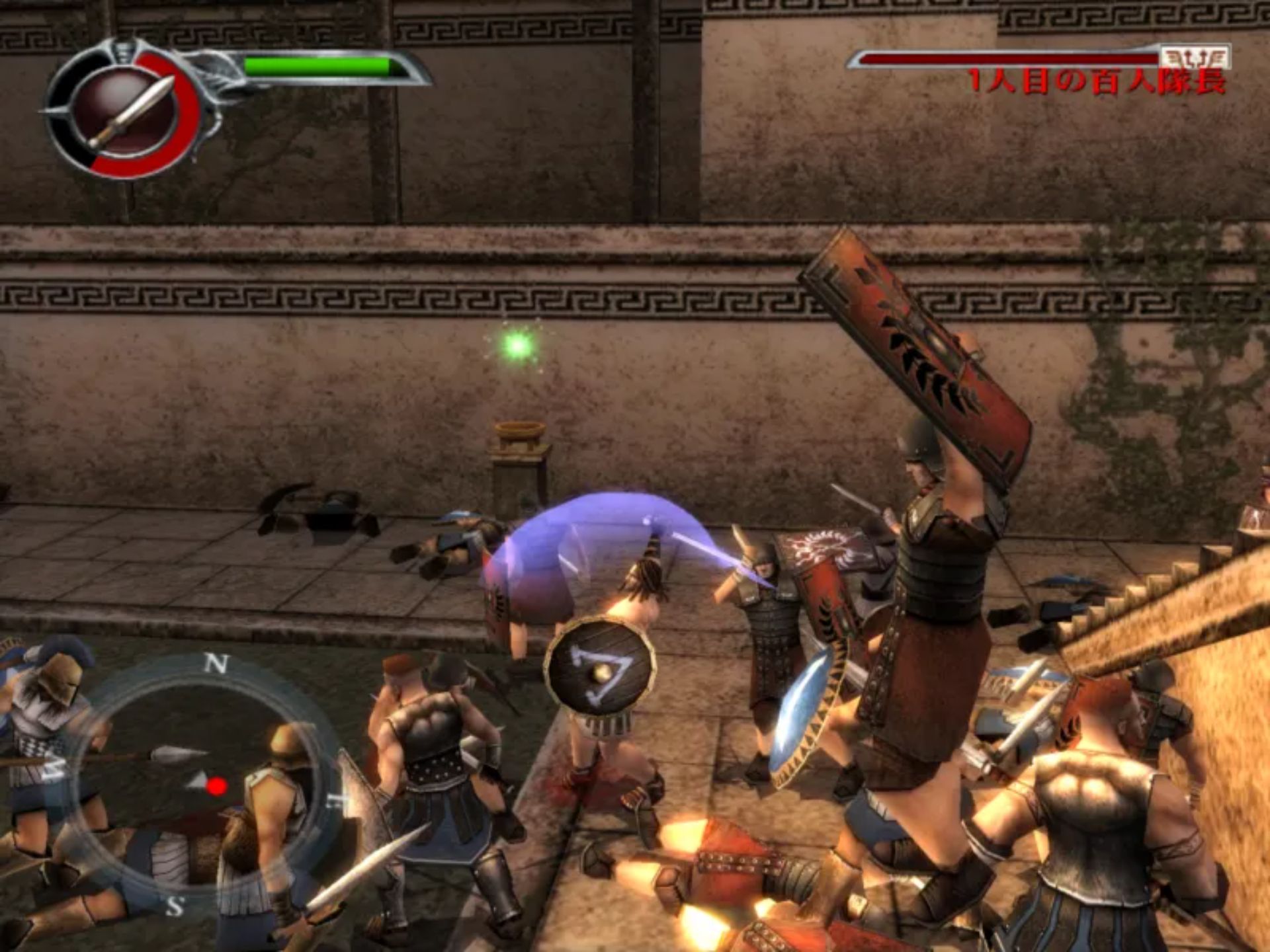This screenshot has height=952, width=1270.
Task: Click the red target marker on compass
Action: click(216, 786)
